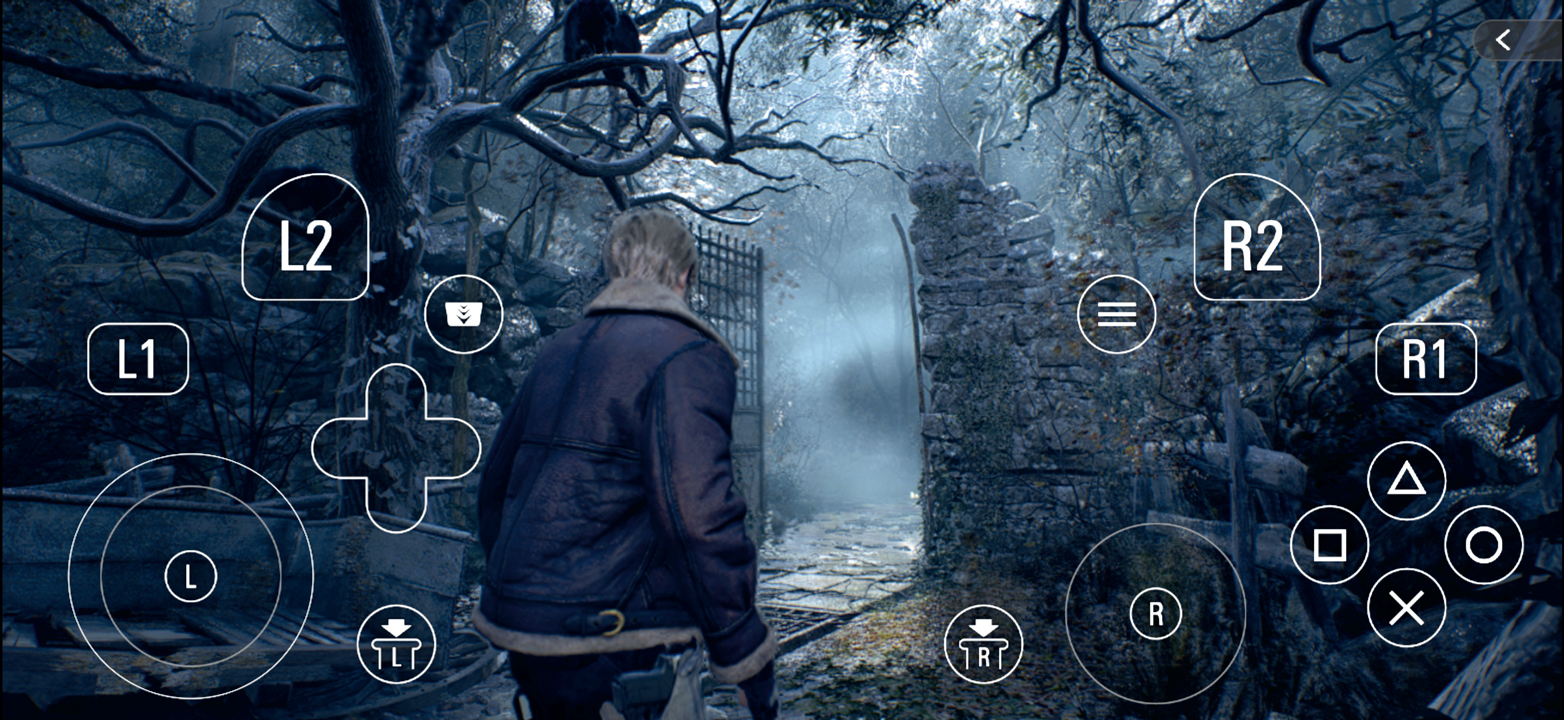
Task: Tap the L1 shoulder button
Action: pos(138,358)
